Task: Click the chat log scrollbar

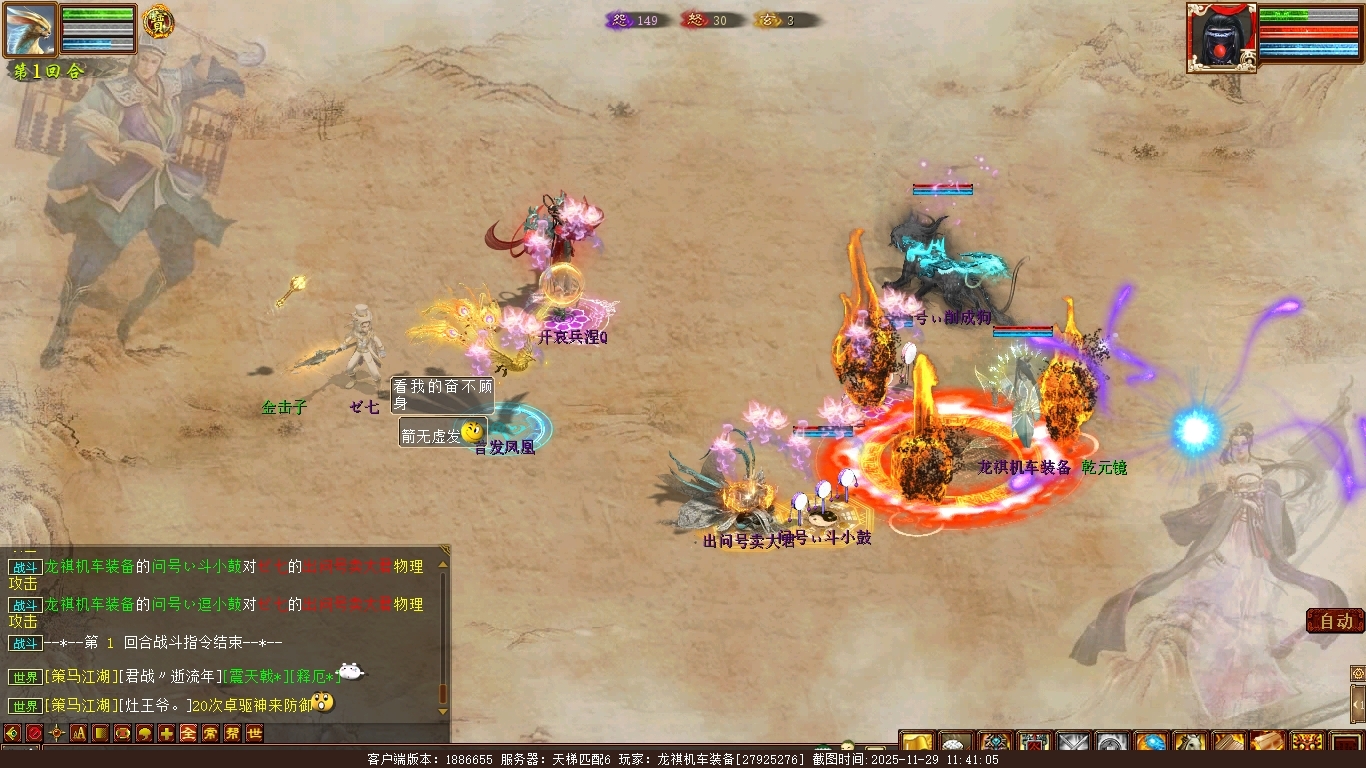Action: coord(444,630)
